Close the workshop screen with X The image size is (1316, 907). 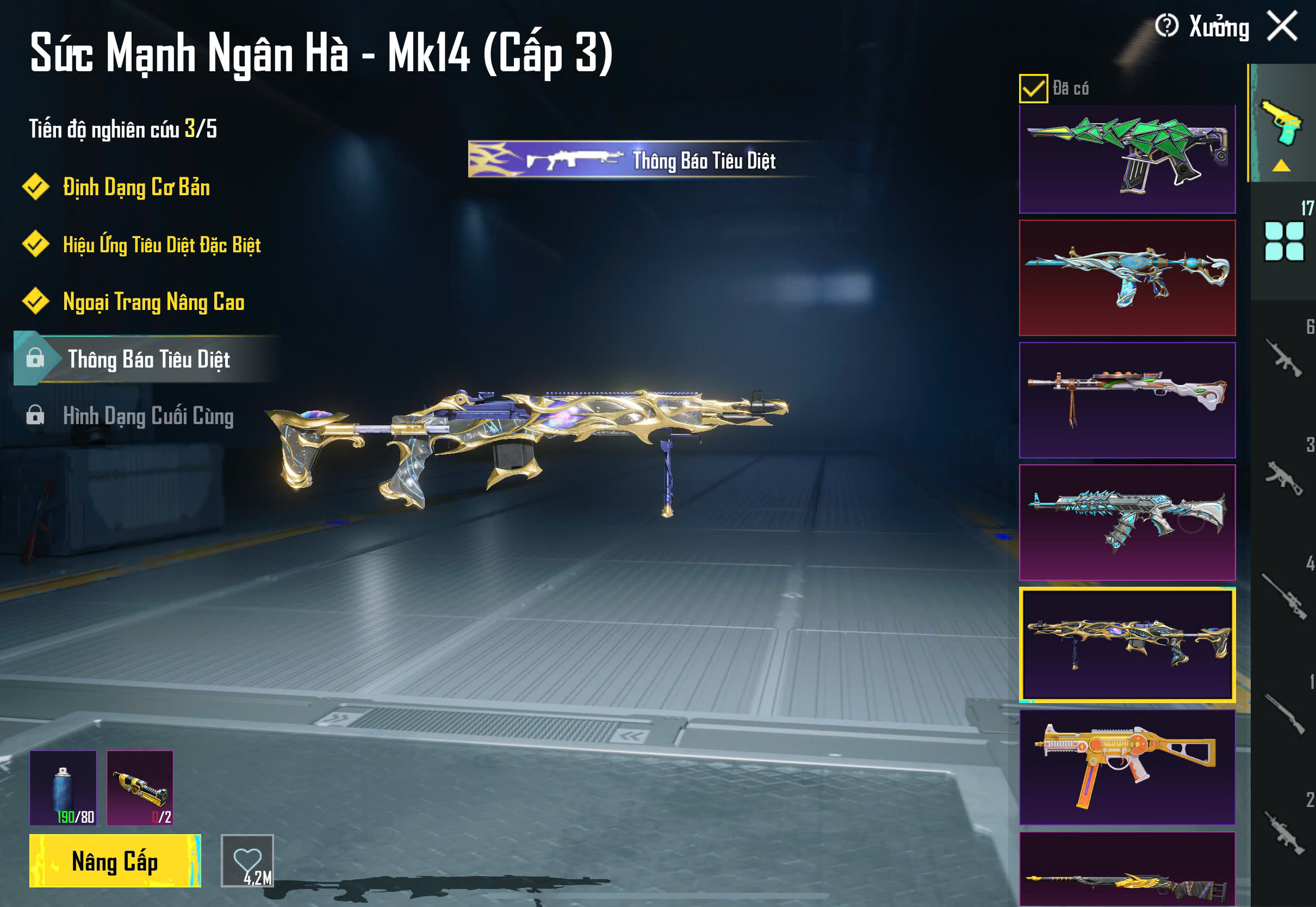1282,26
